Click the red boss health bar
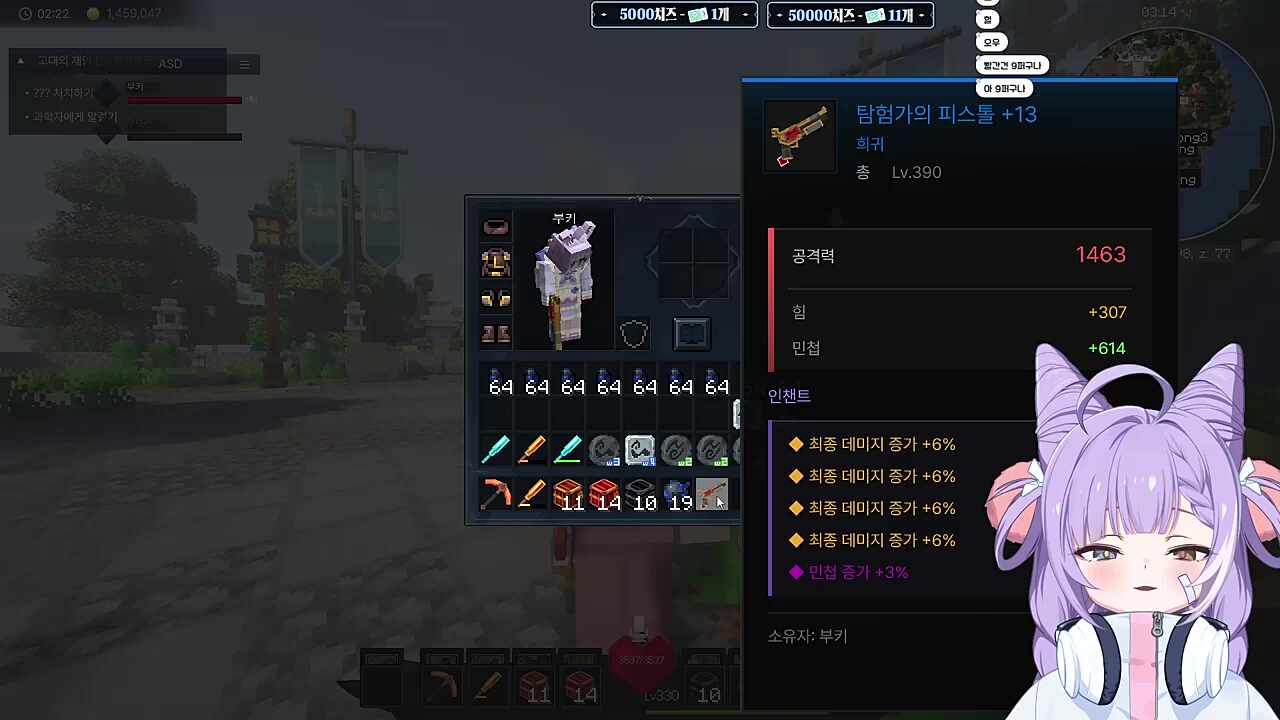Image resolution: width=1280 pixels, height=720 pixels. tap(185, 100)
